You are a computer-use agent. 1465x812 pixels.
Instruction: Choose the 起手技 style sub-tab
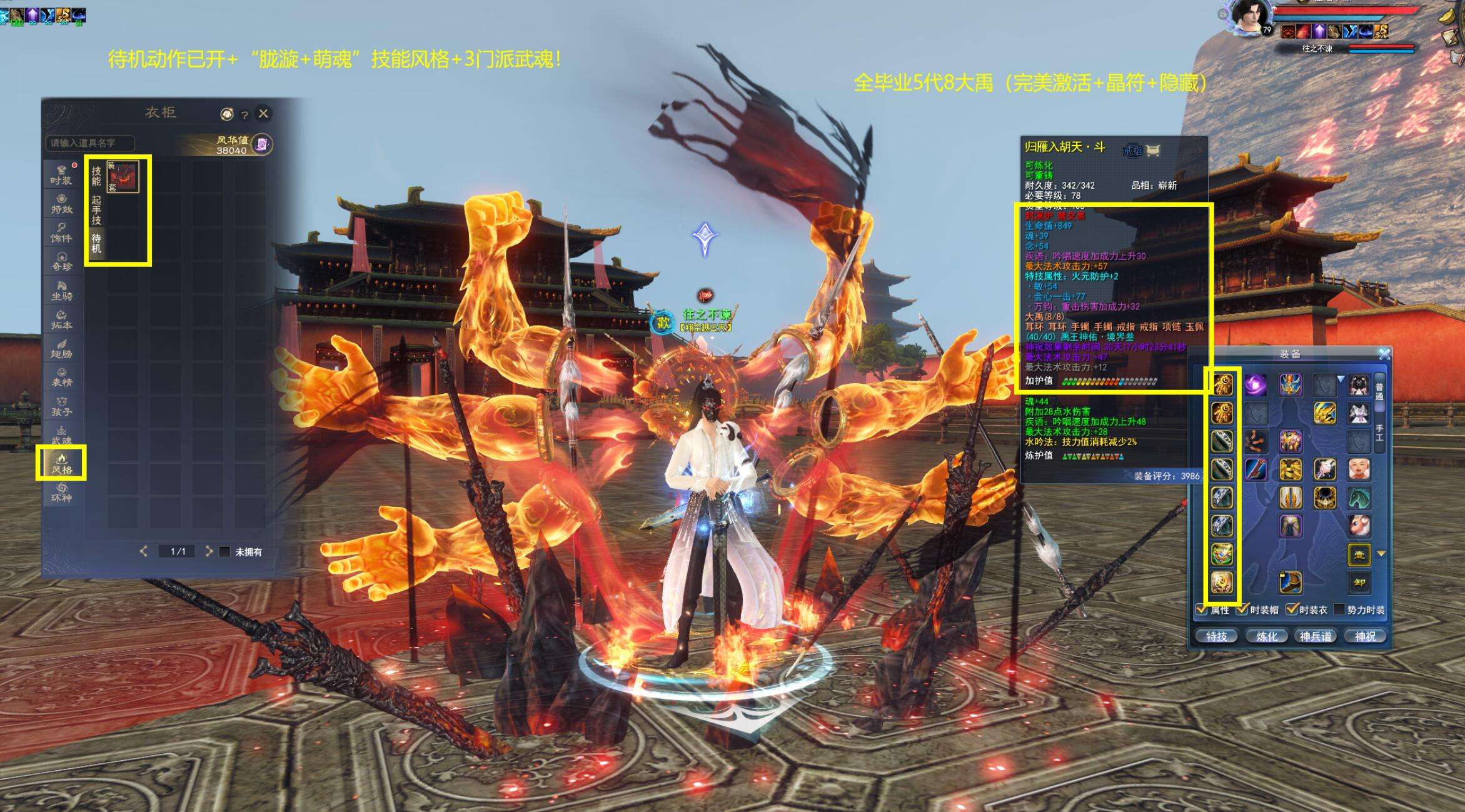(x=96, y=210)
